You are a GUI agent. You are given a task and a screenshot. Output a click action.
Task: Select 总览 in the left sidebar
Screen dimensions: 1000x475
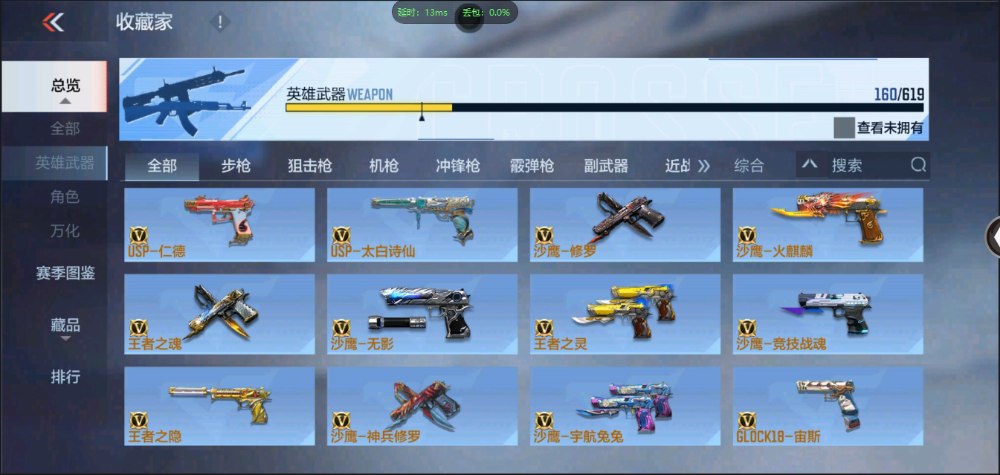click(65, 86)
